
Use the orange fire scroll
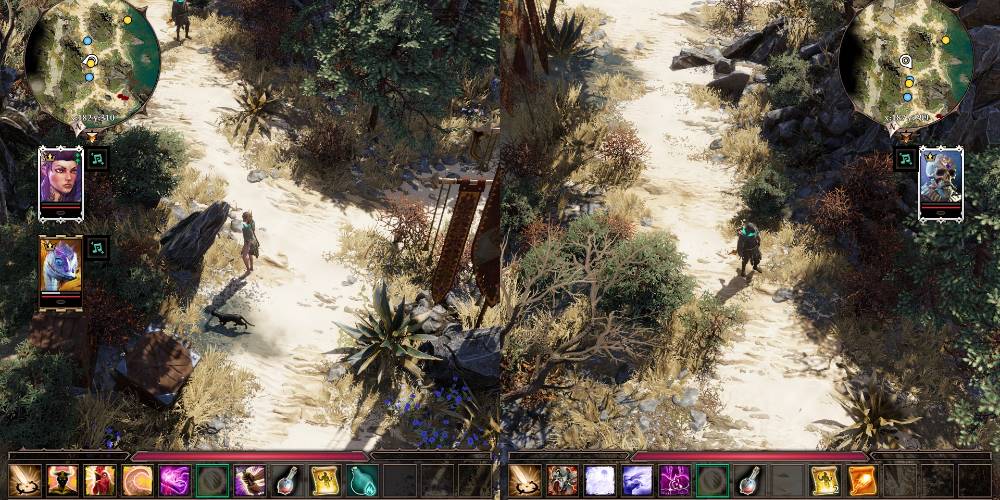click(x=861, y=481)
